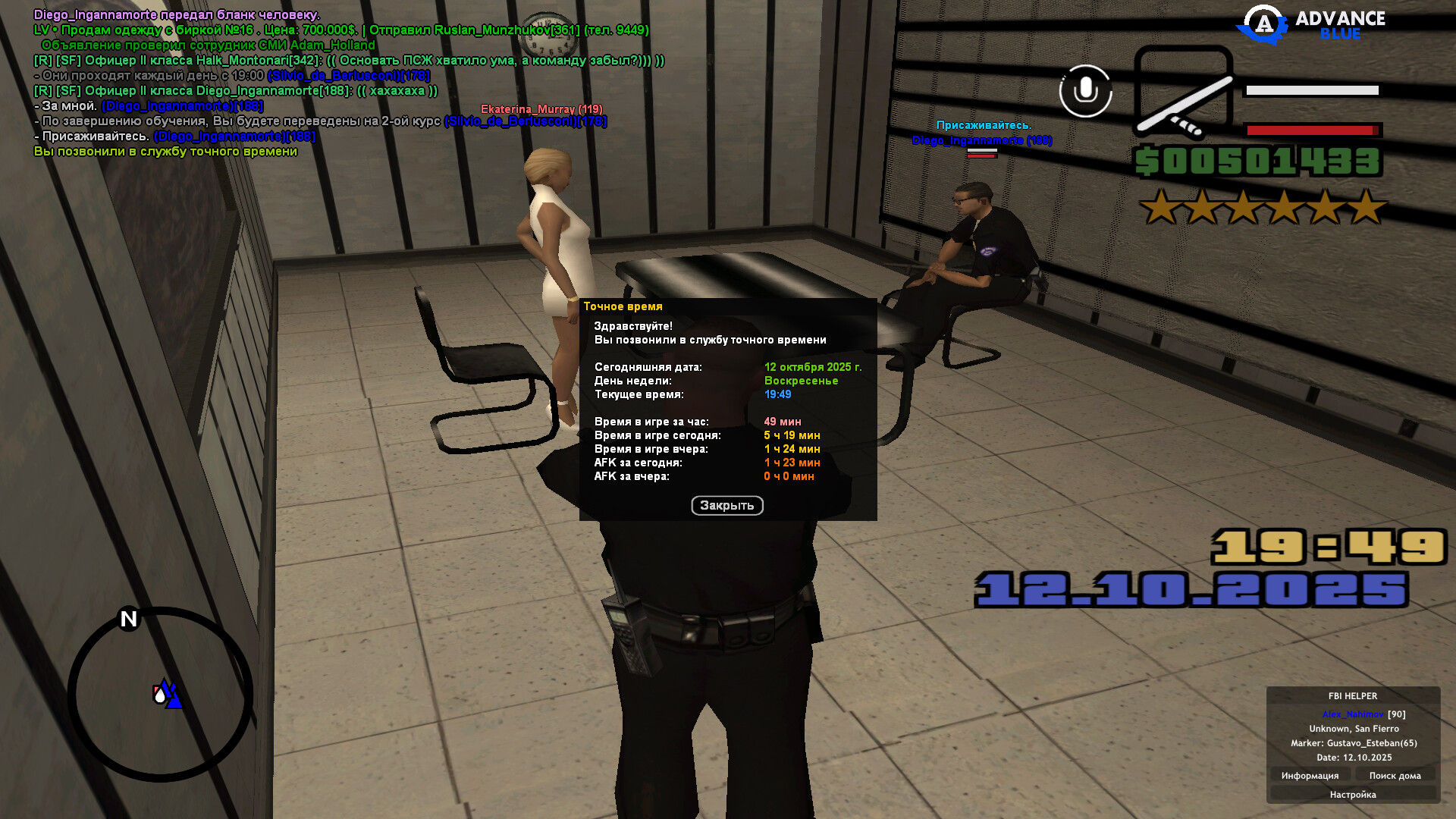Close the Точное время dialog
Viewport: 1456px width, 819px height.
pyautogui.click(x=726, y=506)
